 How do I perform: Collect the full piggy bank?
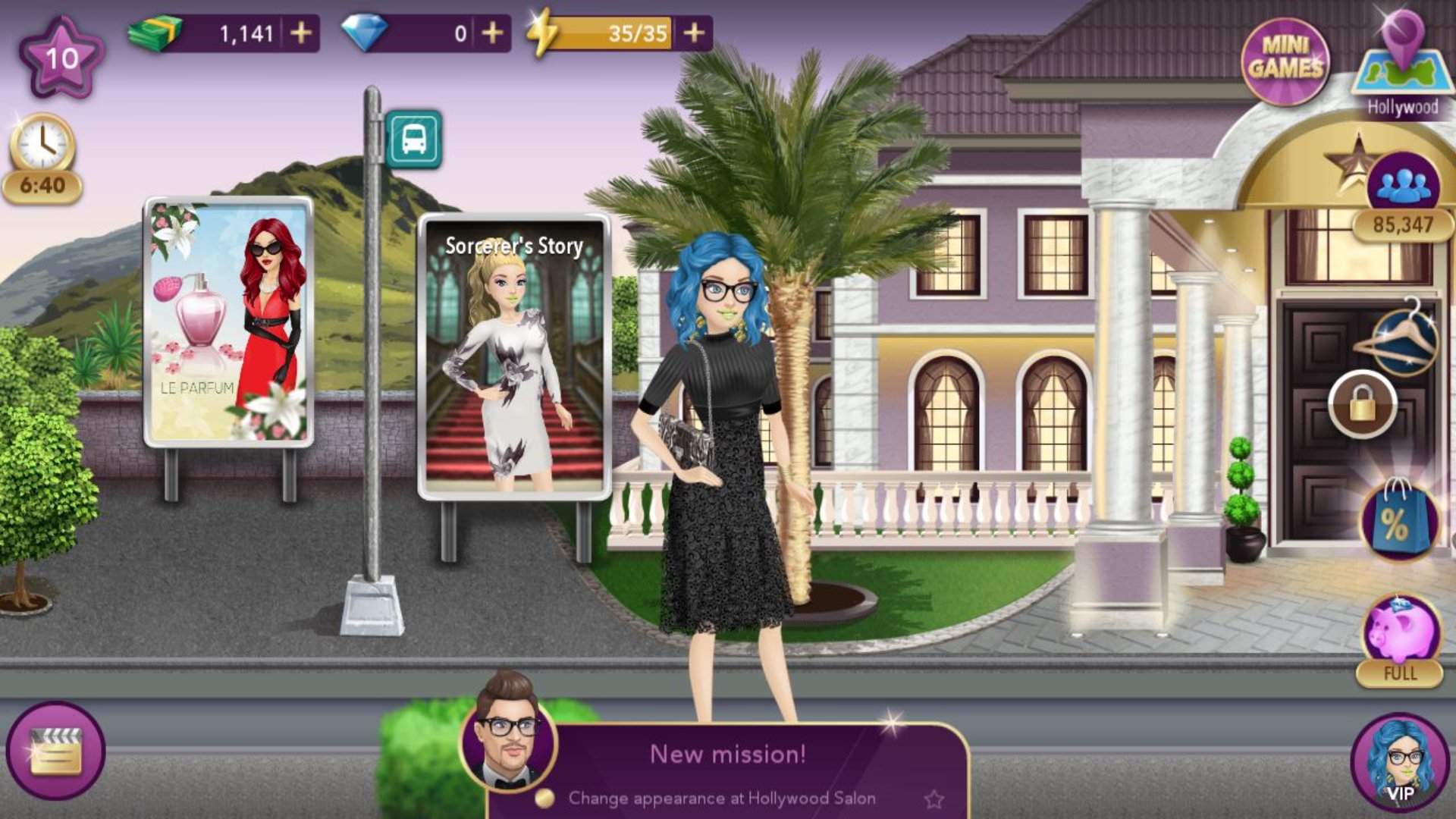1400,633
